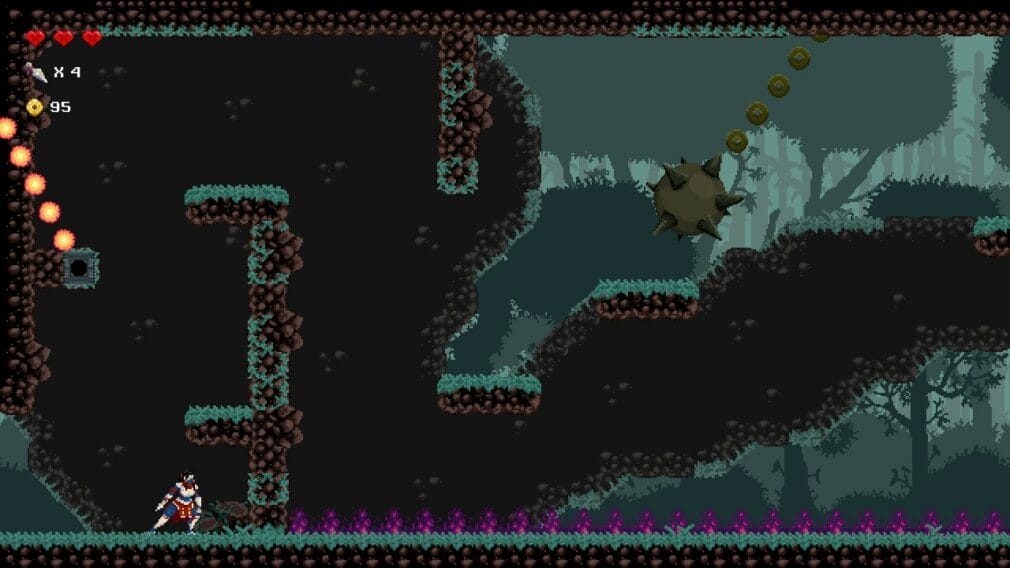
Task: Click the gold coin currency icon
Action: click(35, 107)
